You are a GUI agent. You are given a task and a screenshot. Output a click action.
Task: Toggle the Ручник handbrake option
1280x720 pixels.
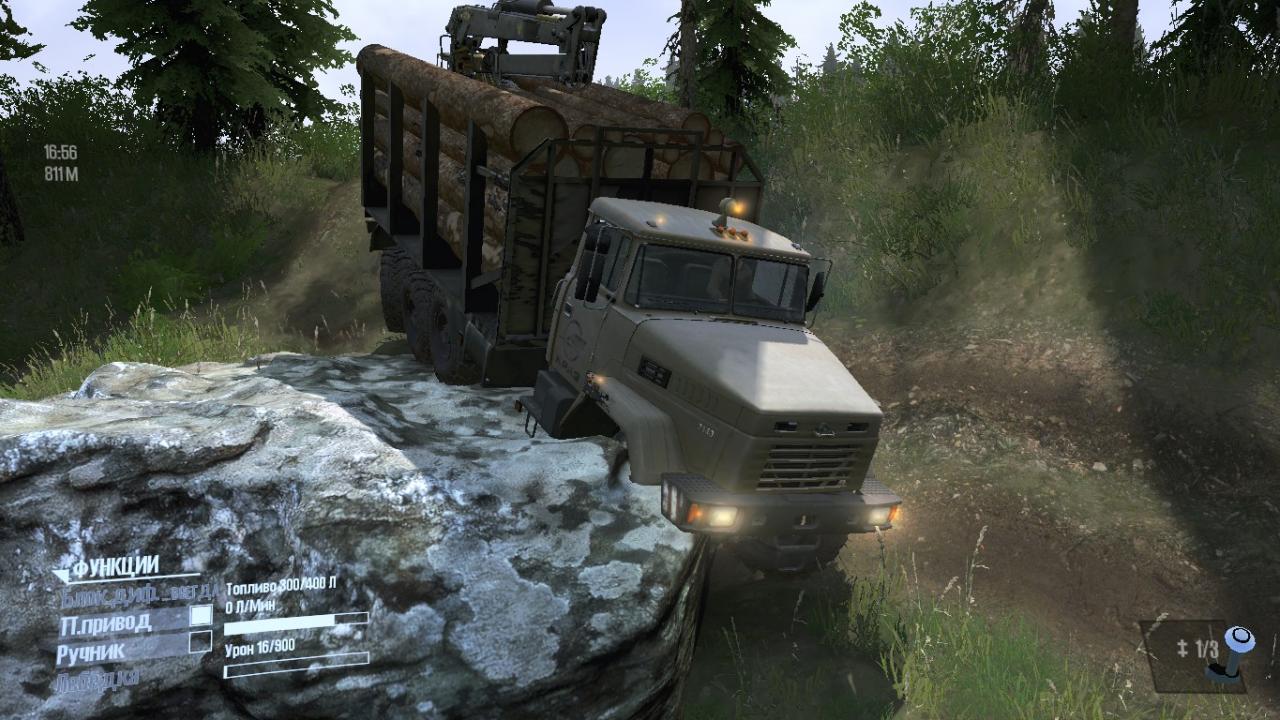coord(200,642)
